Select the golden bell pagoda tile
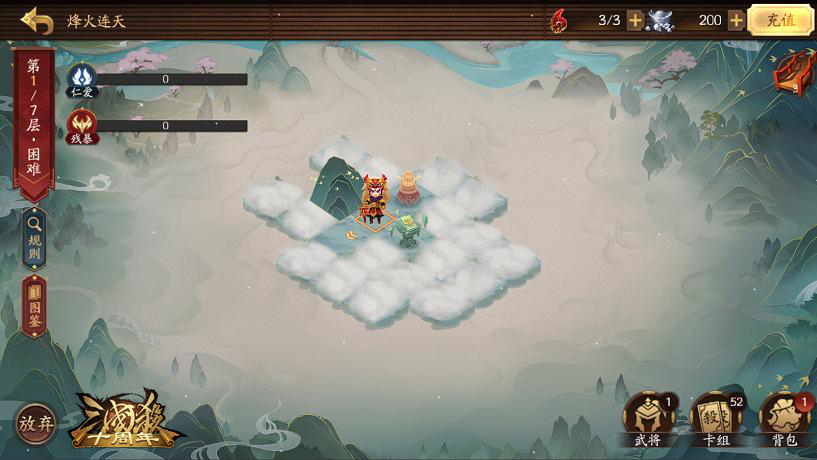Screen dimensions: 817x460 click(408, 188)
